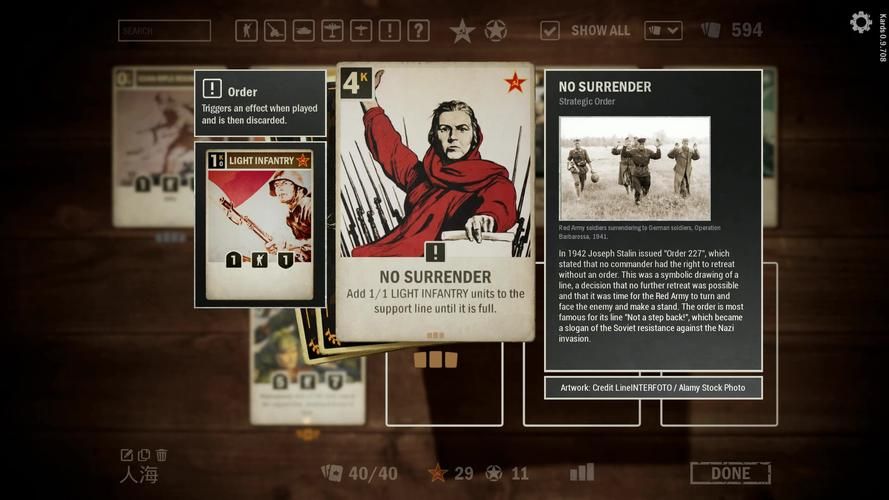Filter by the question mark card type
Image resolution: width=889 pixels, height=500 pixels.
[418, 31]
